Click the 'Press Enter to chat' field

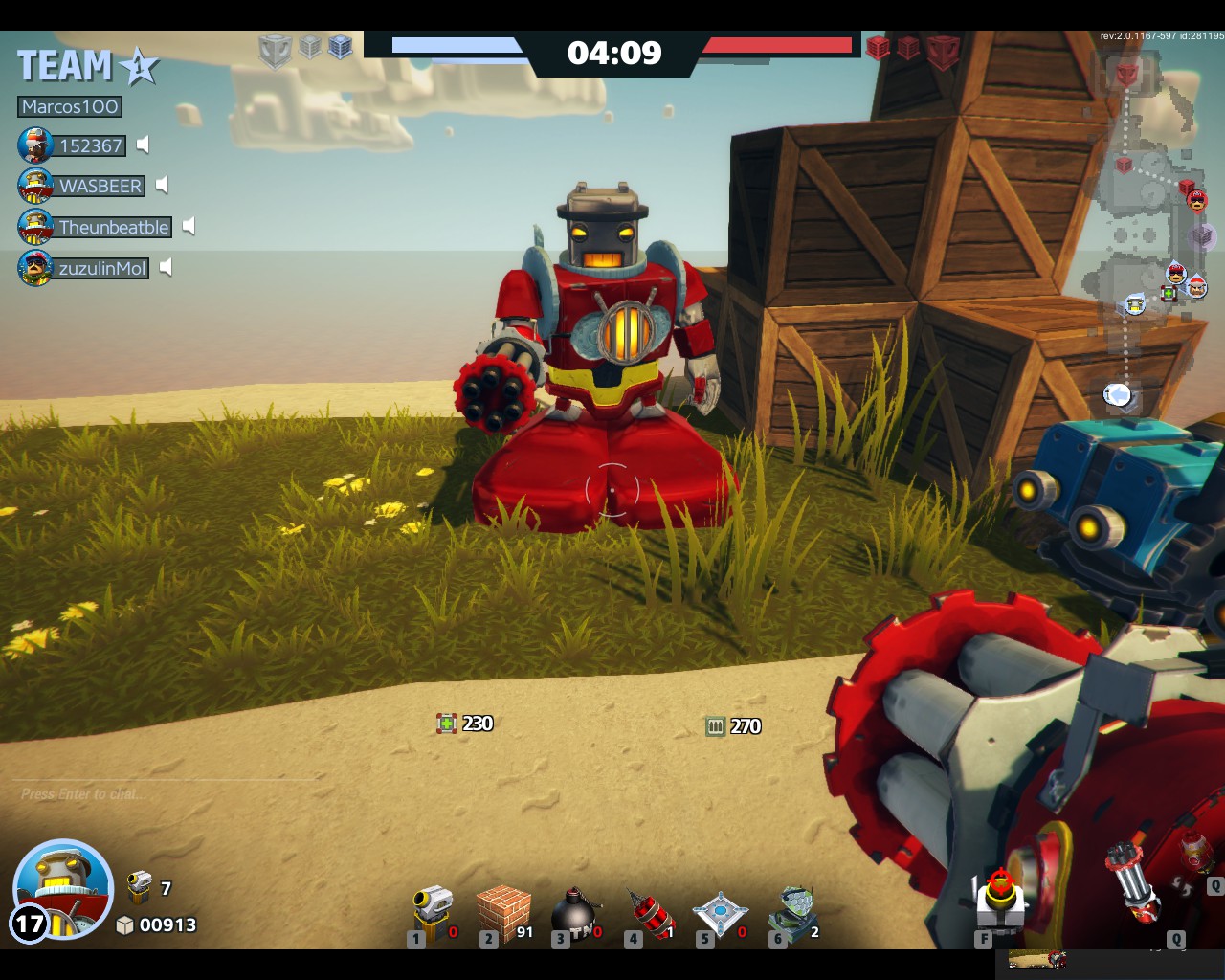pyautogui.click(x=81, y=793)
